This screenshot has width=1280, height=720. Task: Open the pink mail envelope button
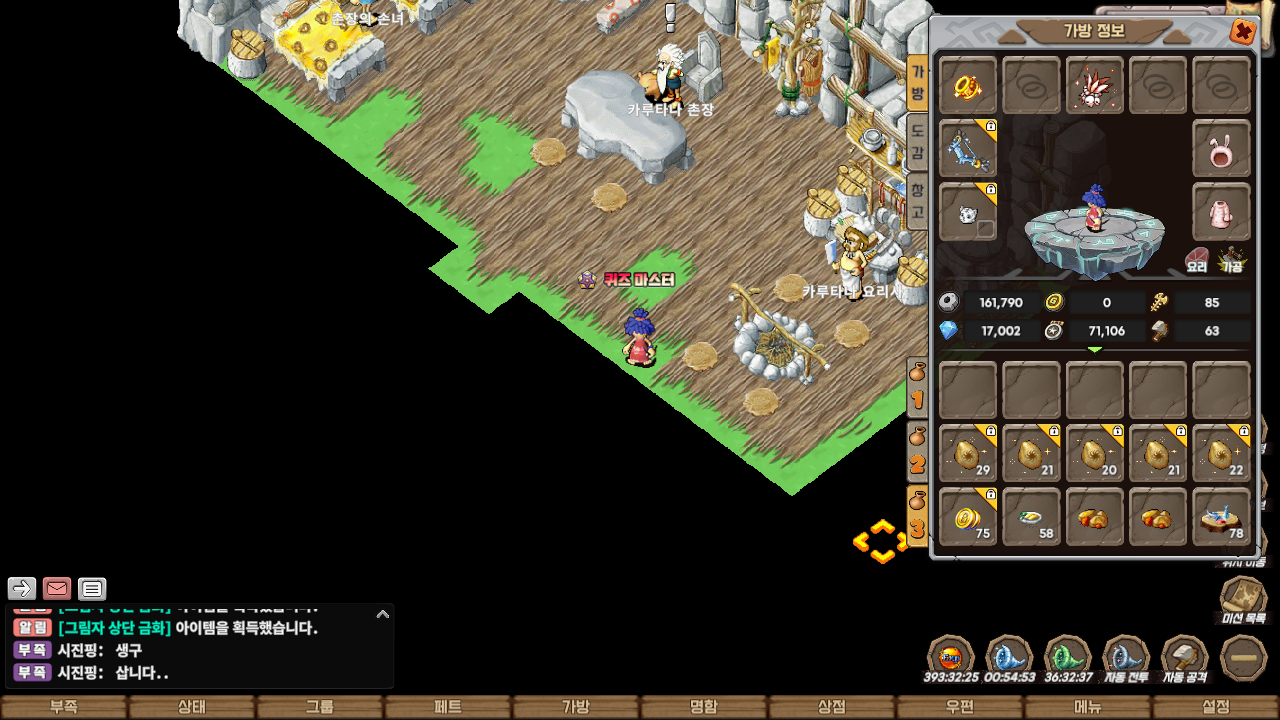click(57, 589)
